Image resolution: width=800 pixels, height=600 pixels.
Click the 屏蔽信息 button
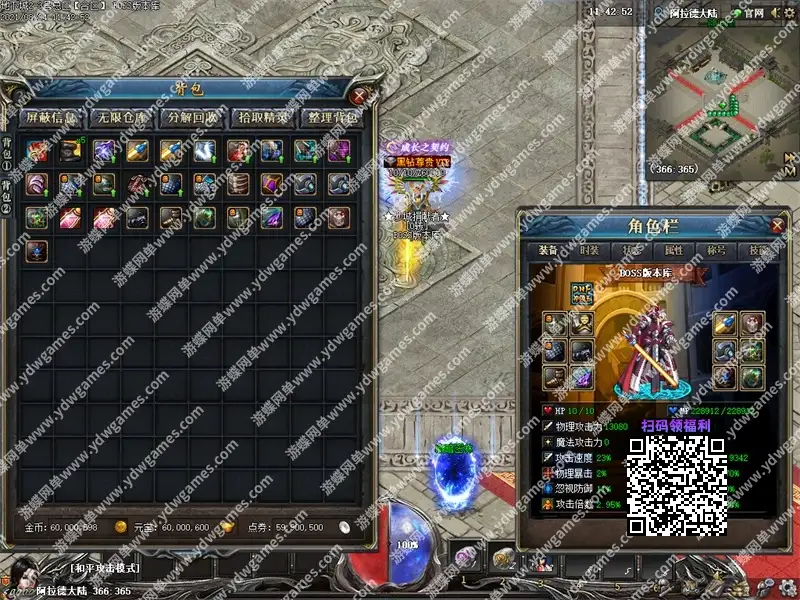click(50, 117)
